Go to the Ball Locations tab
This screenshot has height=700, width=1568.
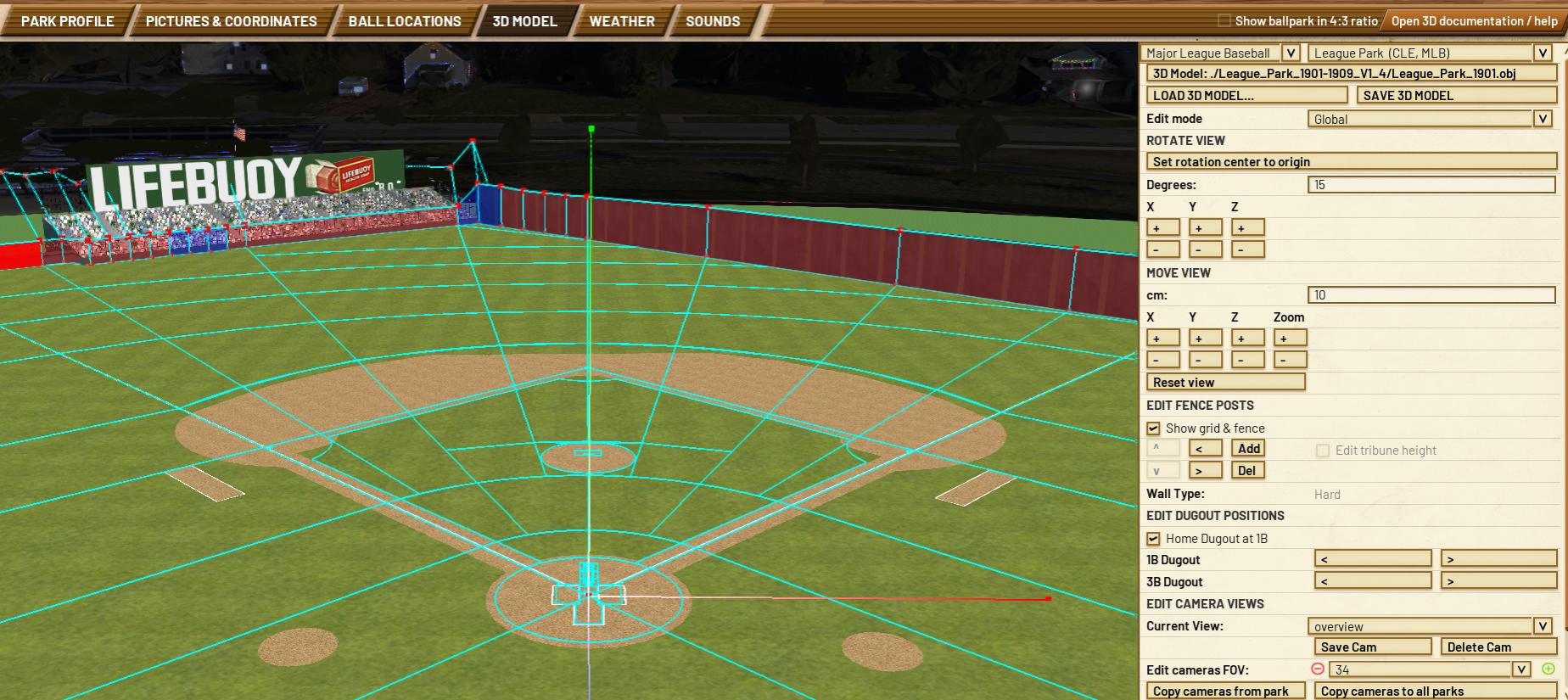[x=405, y=21]
